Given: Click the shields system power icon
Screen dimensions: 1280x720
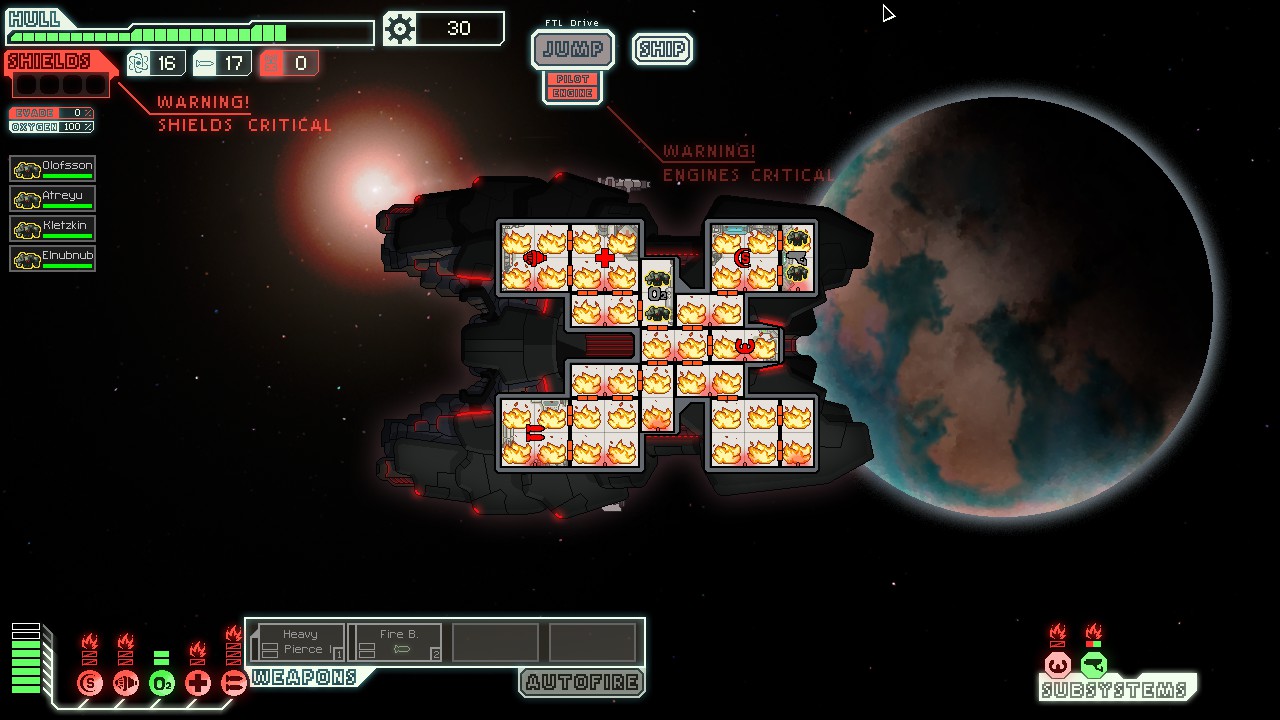Looking at the screenshot, I should 90,684.
